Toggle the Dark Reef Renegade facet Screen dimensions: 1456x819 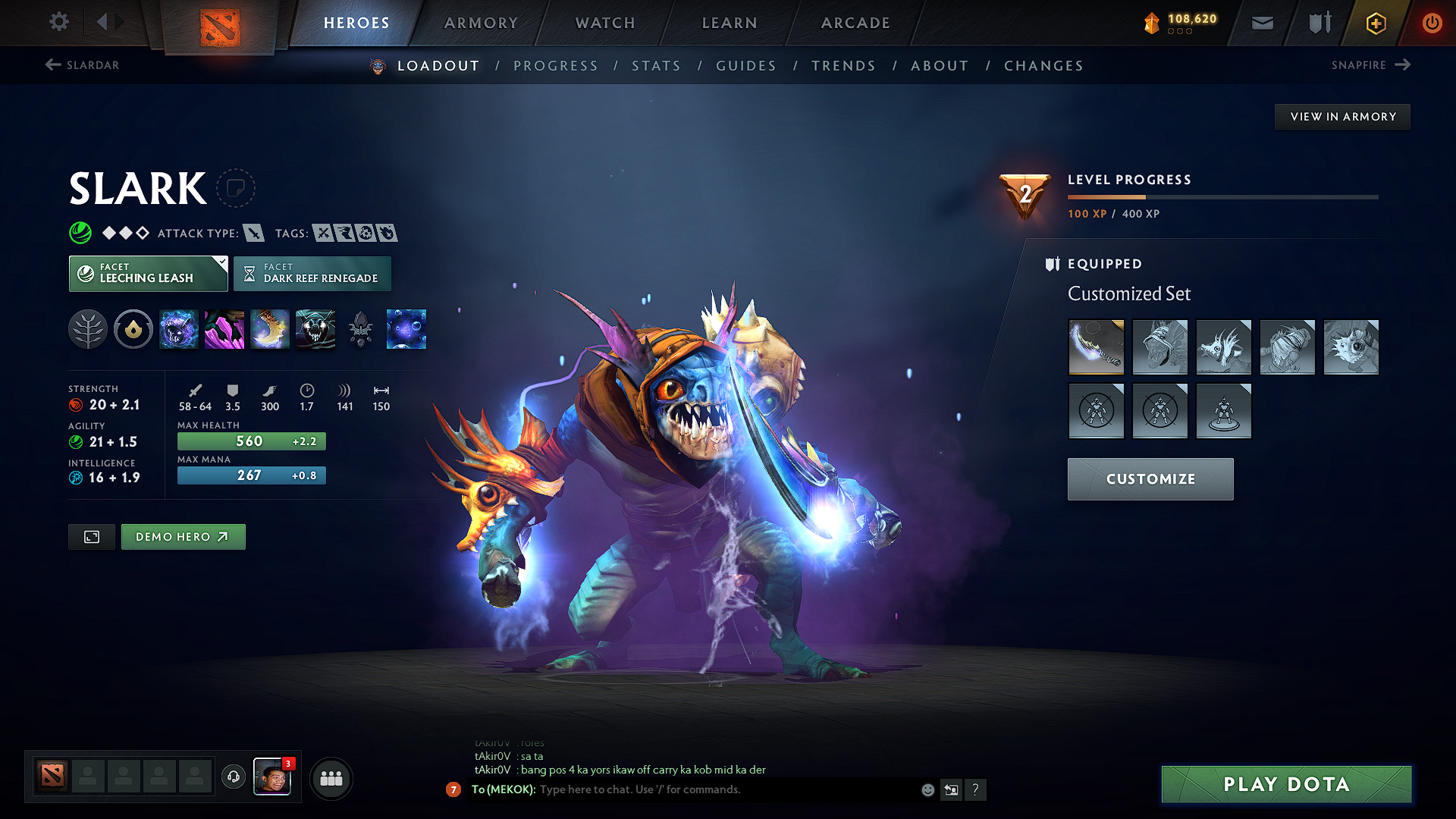[x=312, y=273]
